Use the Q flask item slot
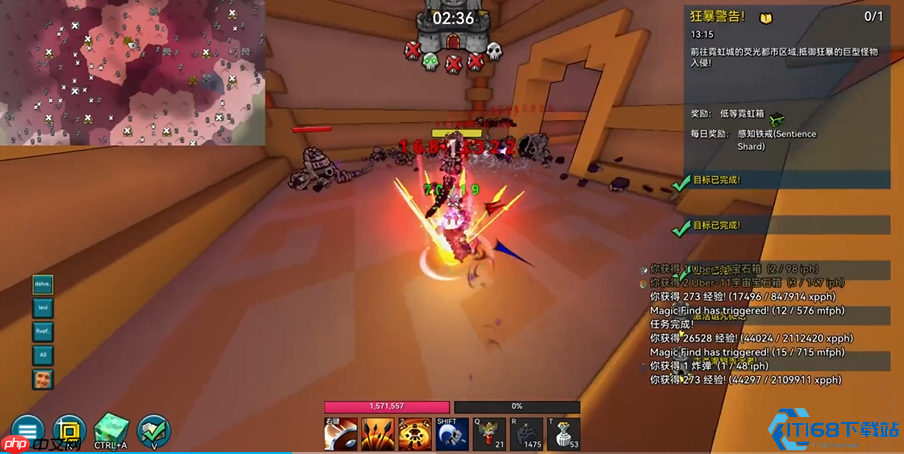Viewport: 904px width, 454px height. (489, 433)
